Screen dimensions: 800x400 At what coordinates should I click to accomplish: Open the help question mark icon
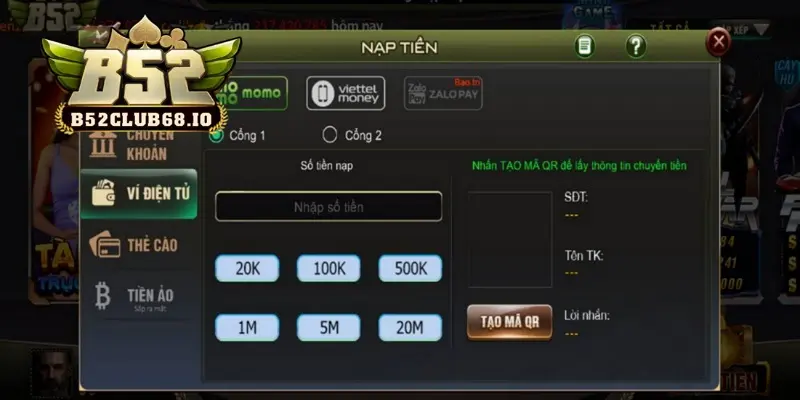click(x=635, y=46)
